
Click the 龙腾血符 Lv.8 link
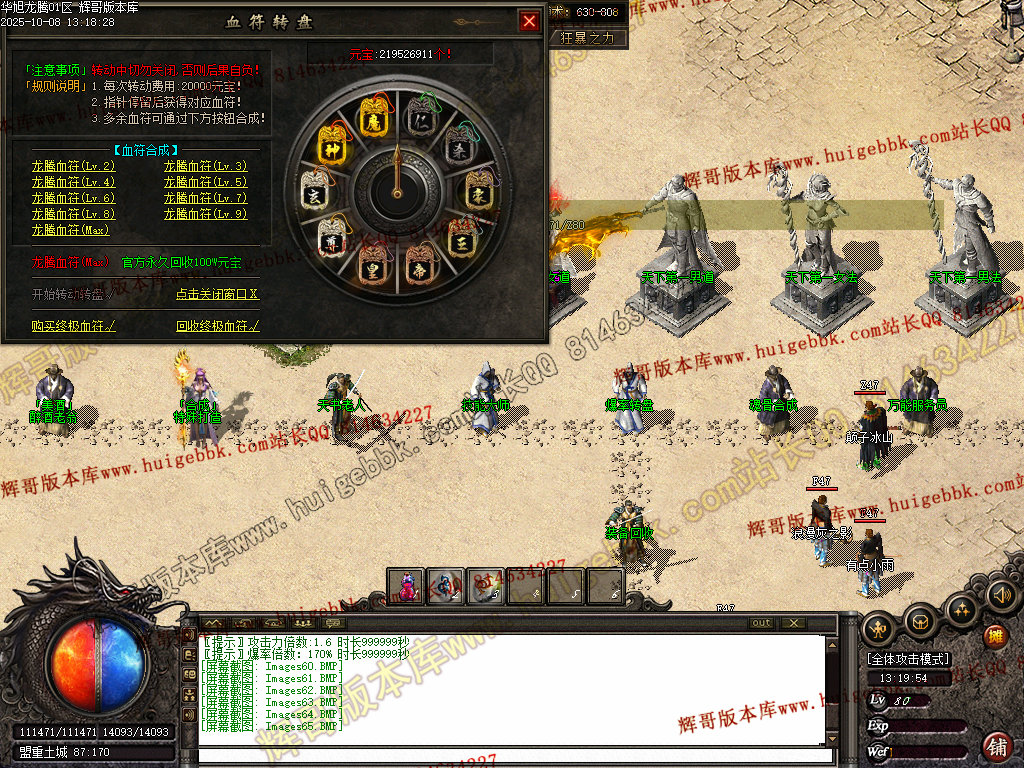click(73, 214)
